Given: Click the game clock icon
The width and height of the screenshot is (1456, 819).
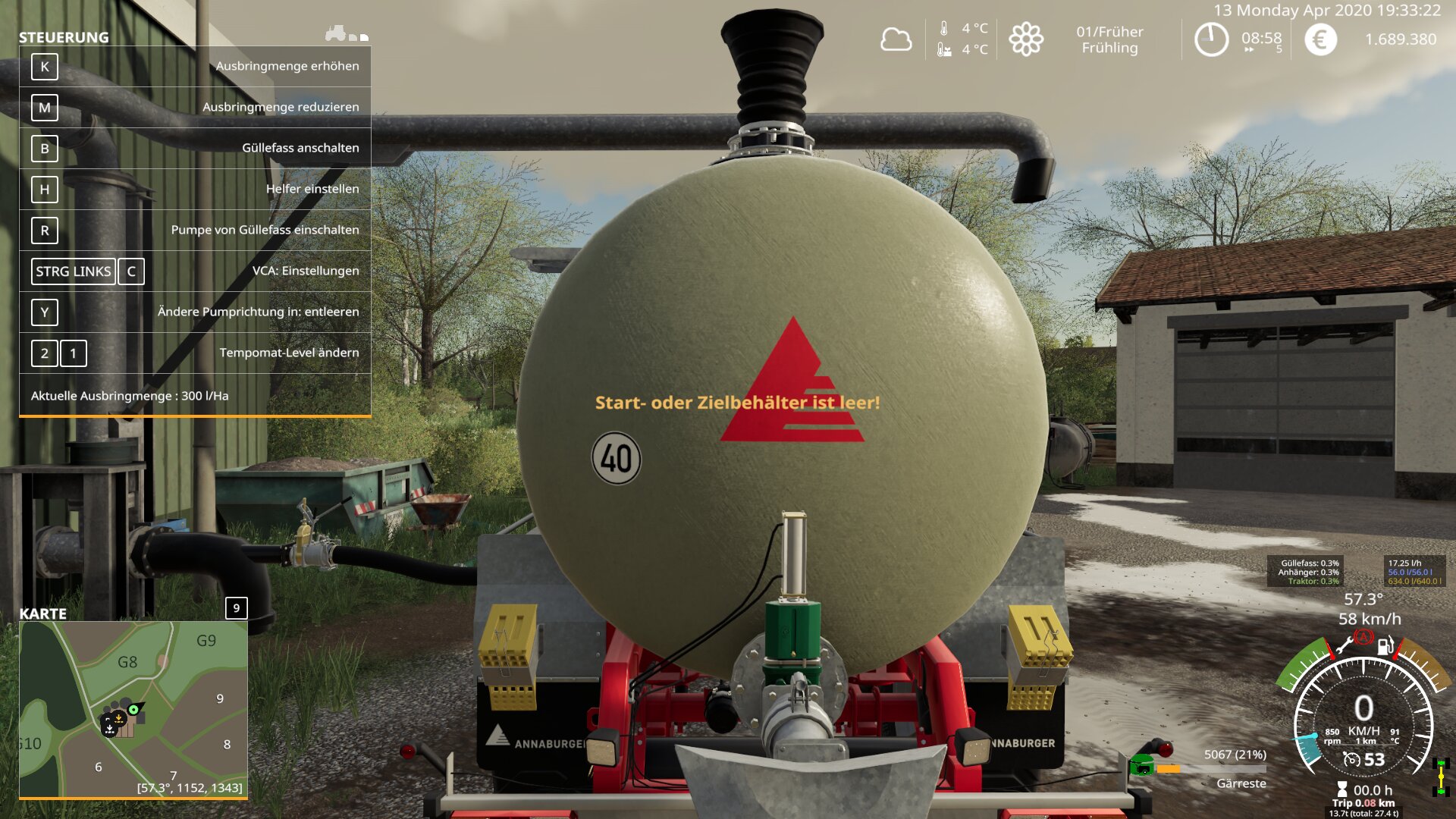Looking at the screenshot, I should (x=1211, y=39).
